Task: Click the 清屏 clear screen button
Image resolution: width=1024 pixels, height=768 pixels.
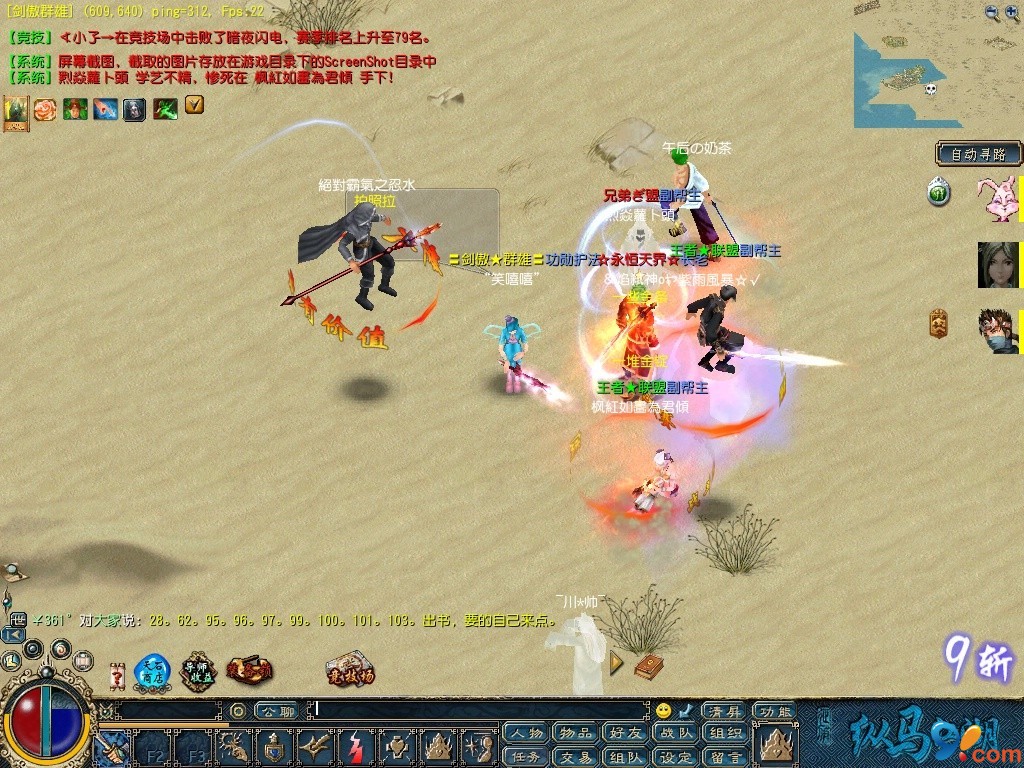Action: [x=725, y=711]
